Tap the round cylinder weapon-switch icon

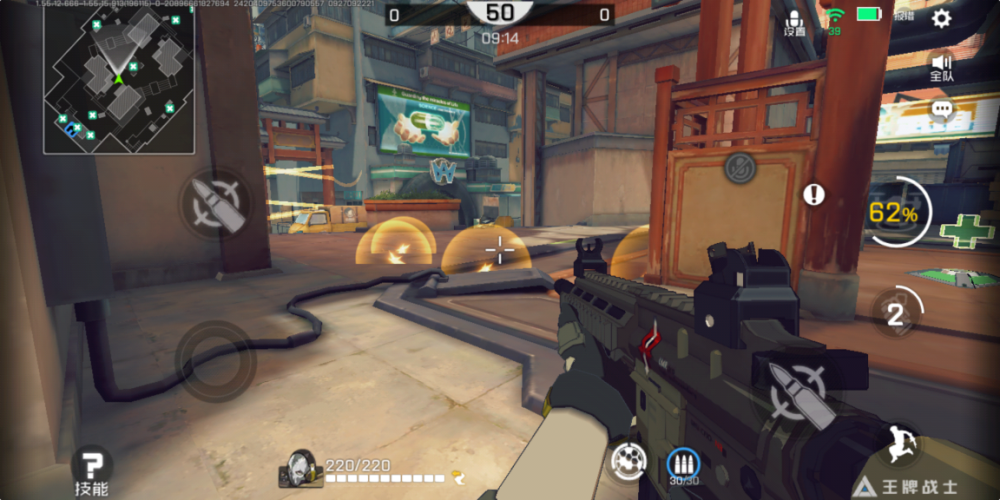[628, 461]
